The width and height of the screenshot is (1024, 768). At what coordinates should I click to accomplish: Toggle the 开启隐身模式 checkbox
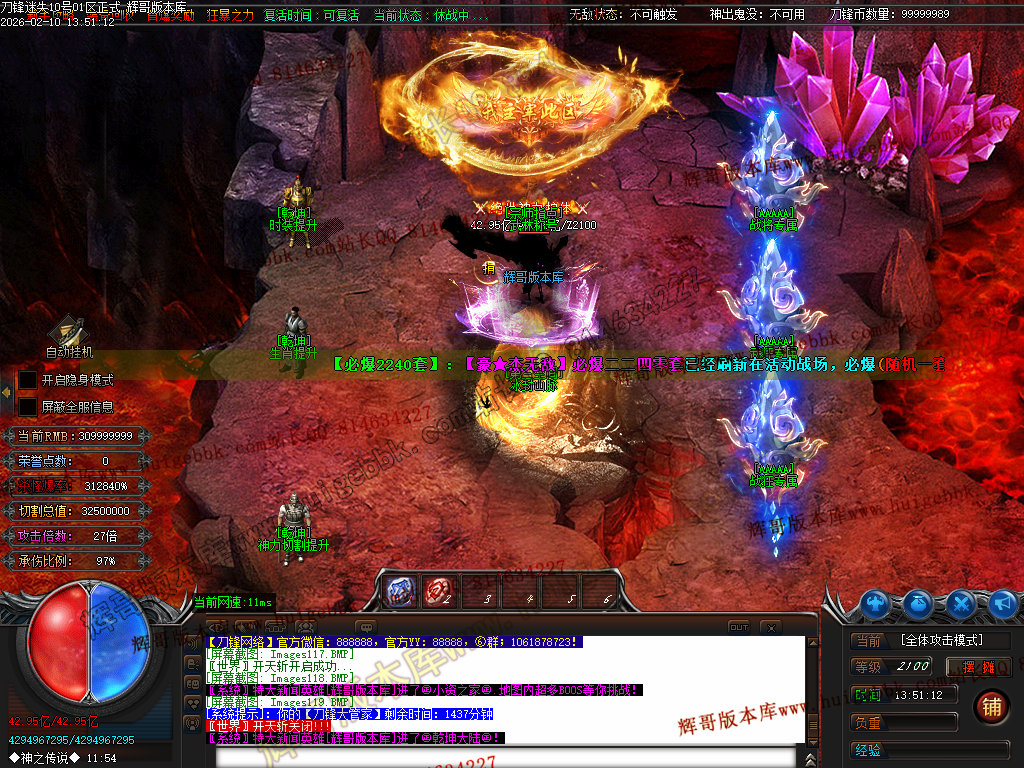point(28,381)
